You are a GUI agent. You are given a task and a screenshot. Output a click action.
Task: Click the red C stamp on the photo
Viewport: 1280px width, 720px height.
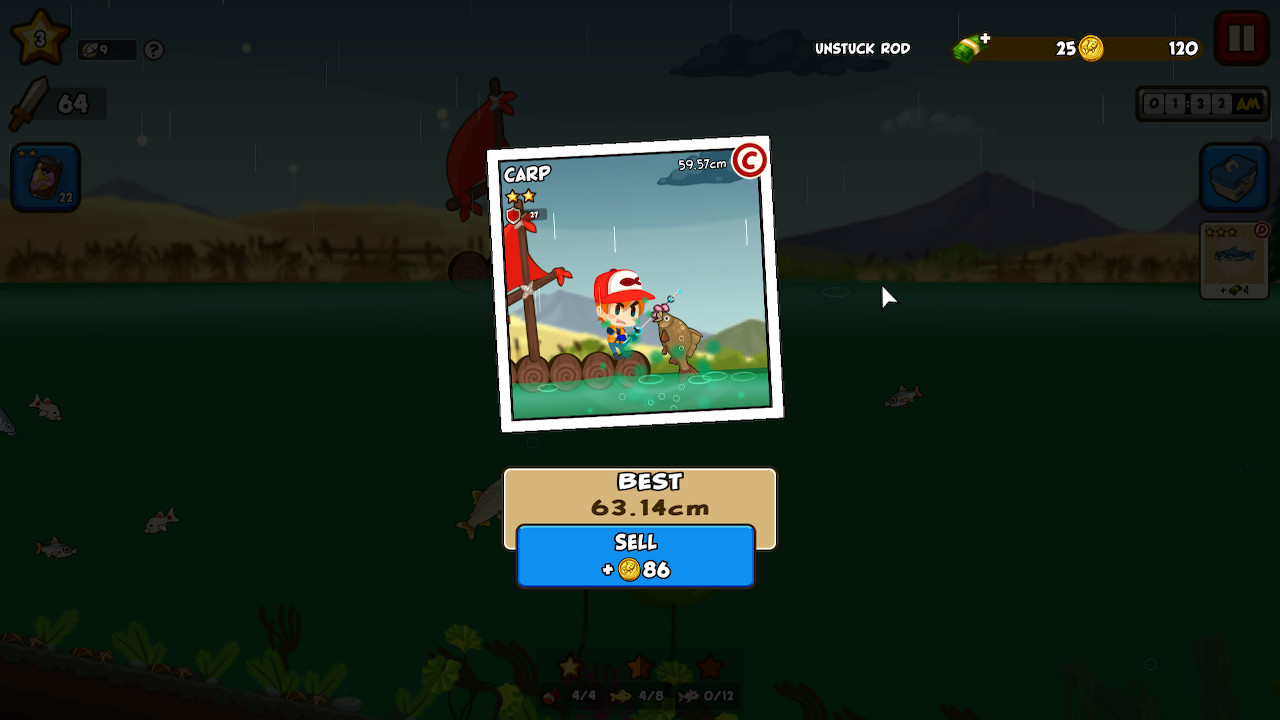[749, 161]
